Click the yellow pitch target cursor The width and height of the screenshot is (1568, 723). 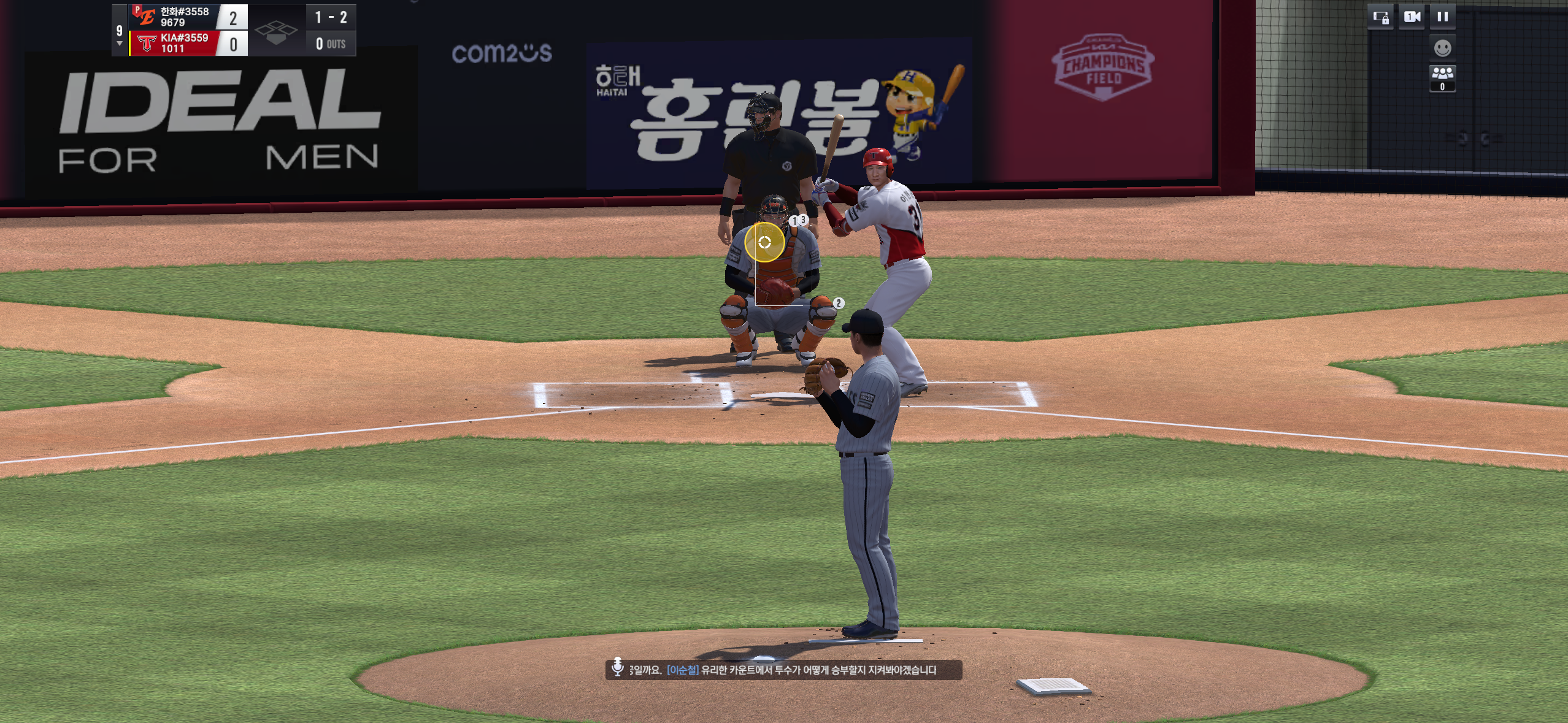click(x=764, y=243)
